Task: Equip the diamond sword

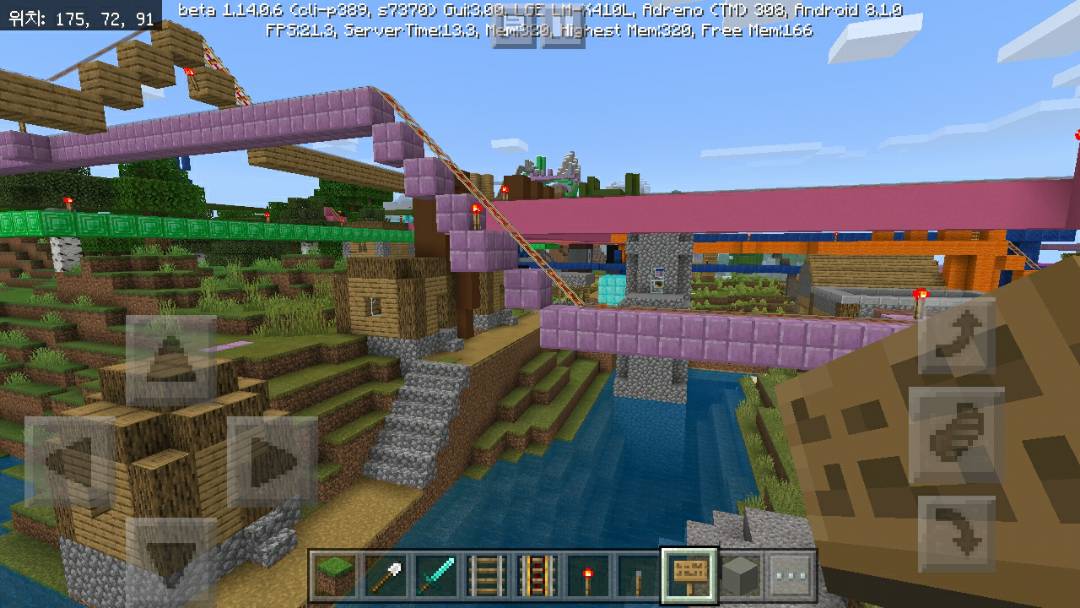Action: click(435, 577)
